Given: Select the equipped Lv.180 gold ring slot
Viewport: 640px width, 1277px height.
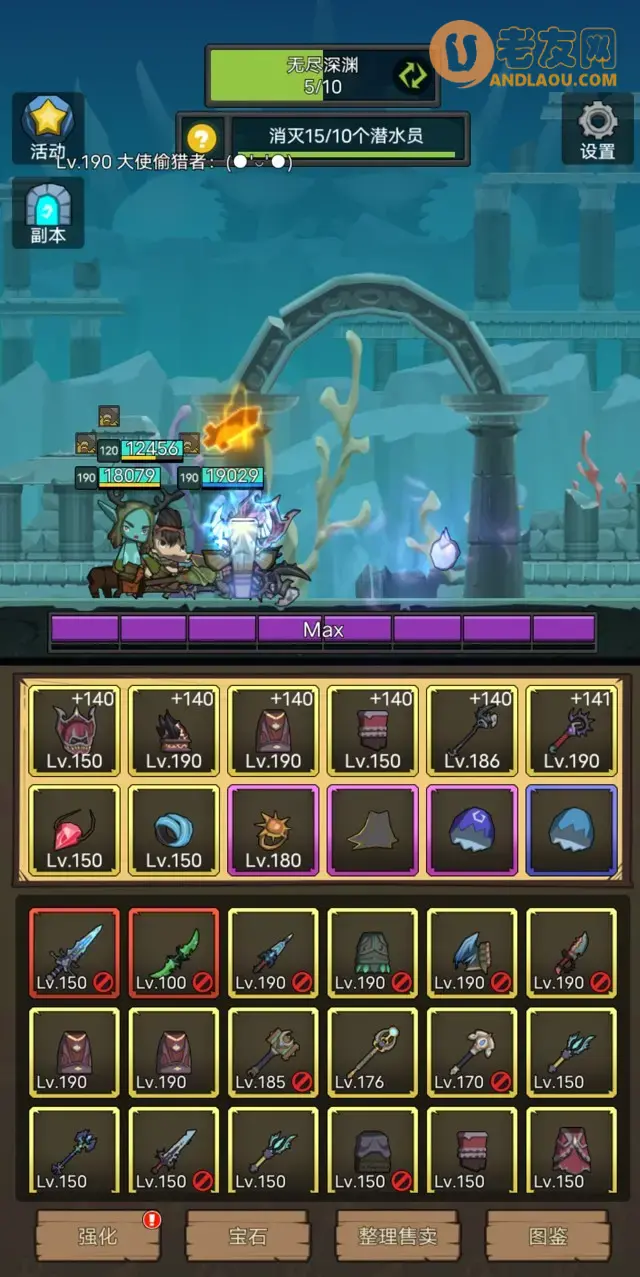Looking at the screenshot, I should point(273,830).
